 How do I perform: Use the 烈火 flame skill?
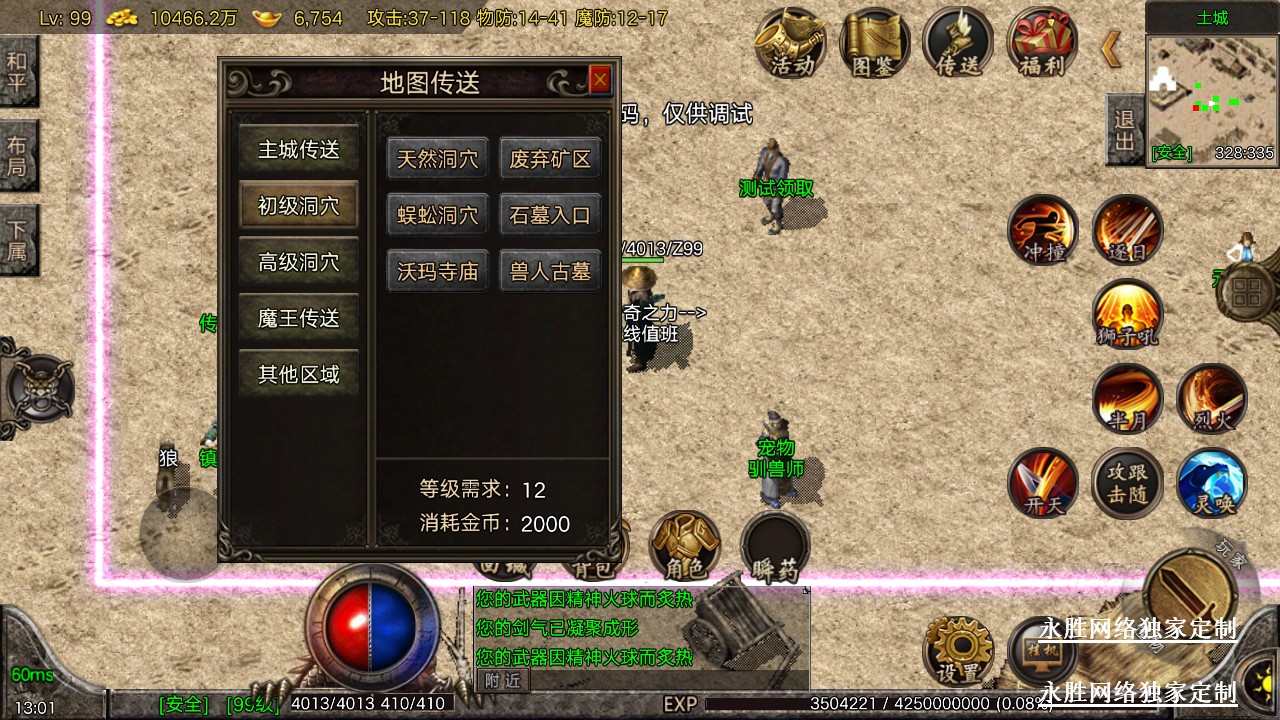pos(1211,398)
